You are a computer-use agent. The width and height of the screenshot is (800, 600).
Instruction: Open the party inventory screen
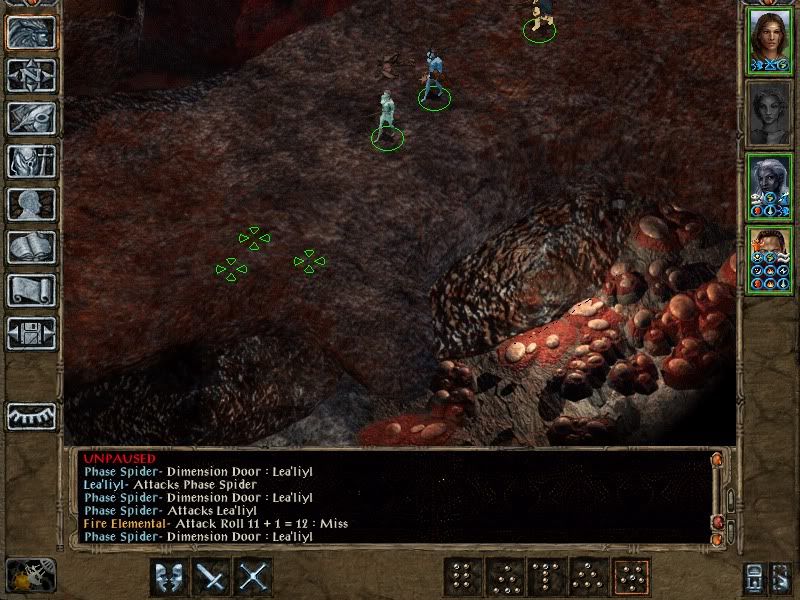click(31, 161)
